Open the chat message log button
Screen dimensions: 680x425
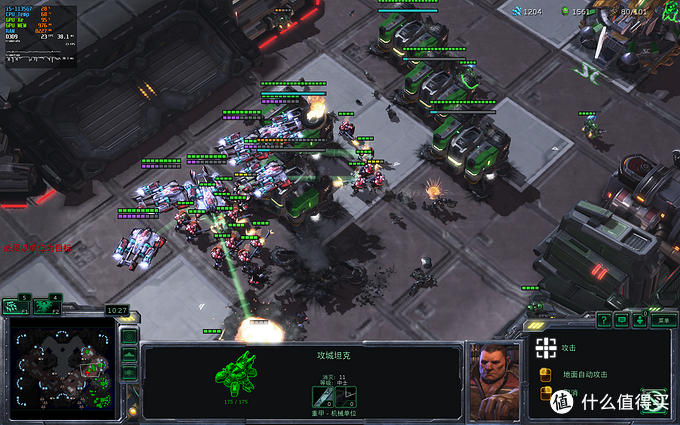pos(621,320)
